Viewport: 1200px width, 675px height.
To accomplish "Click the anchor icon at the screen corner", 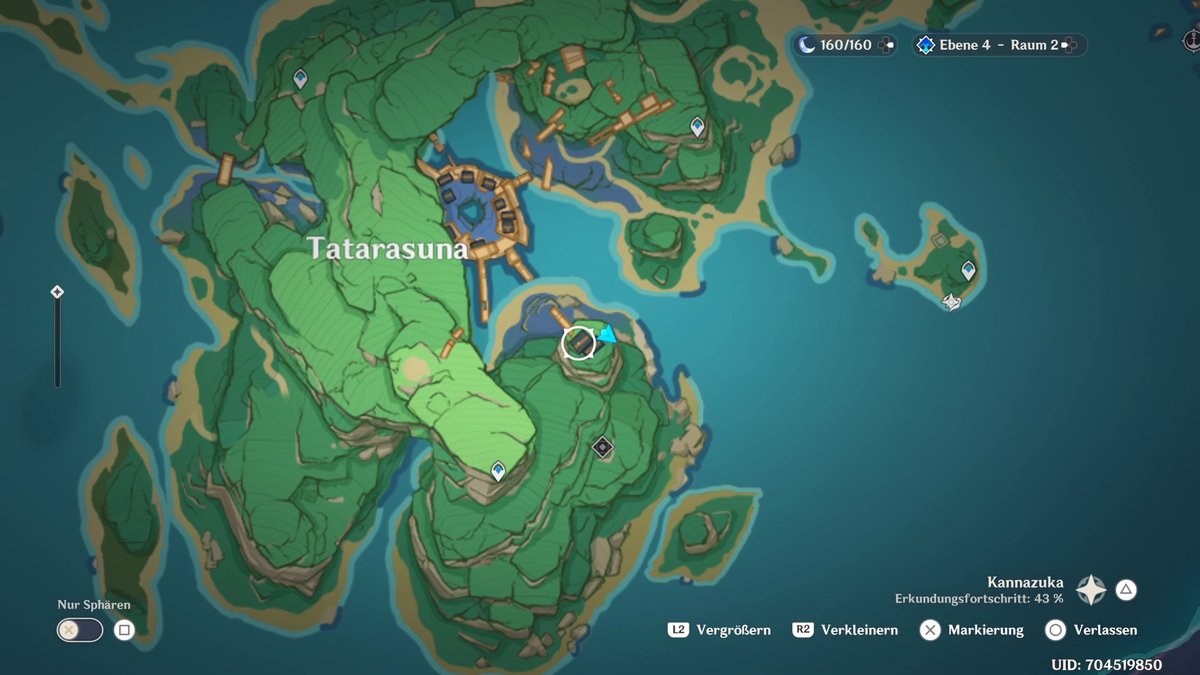I will (1190, 40).
